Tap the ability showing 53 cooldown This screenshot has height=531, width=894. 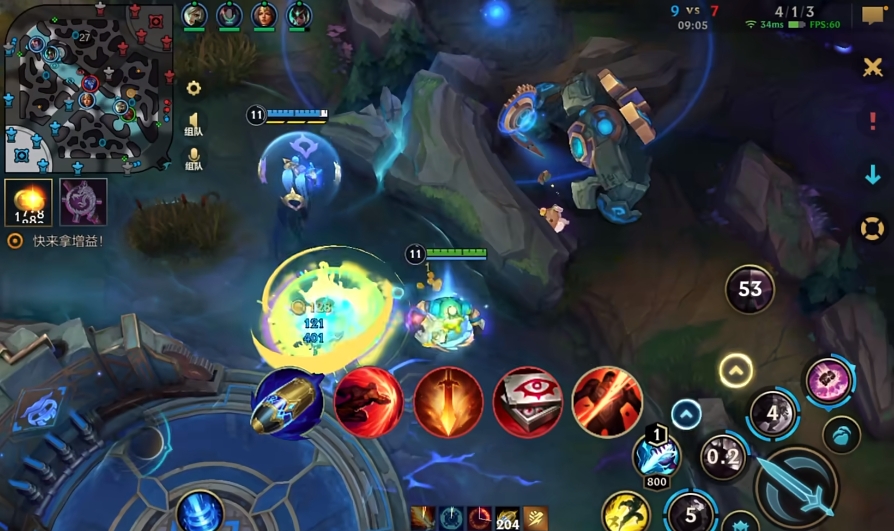(750, 290)
